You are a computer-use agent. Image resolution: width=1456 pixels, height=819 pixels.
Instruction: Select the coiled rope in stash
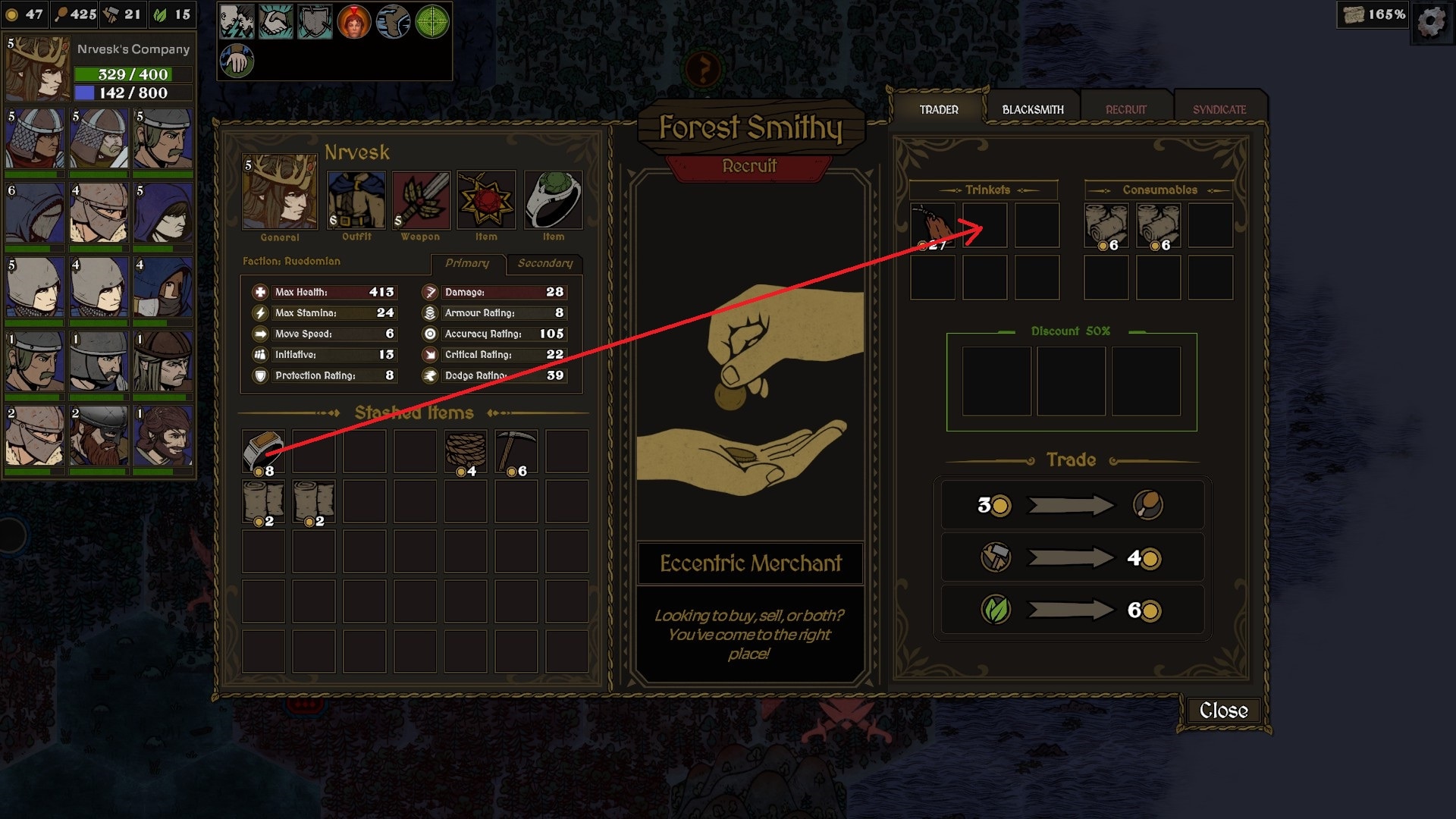pos(465,451)
